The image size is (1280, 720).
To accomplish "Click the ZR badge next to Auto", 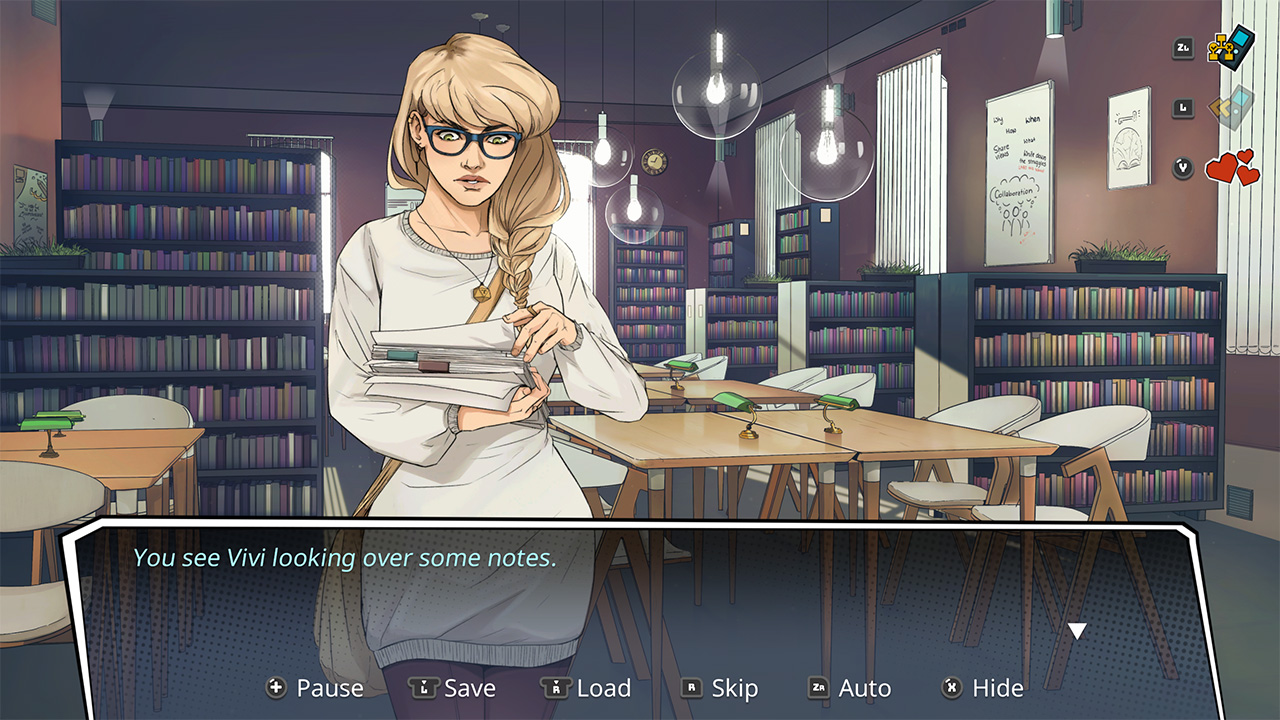I will pos(818,688).
